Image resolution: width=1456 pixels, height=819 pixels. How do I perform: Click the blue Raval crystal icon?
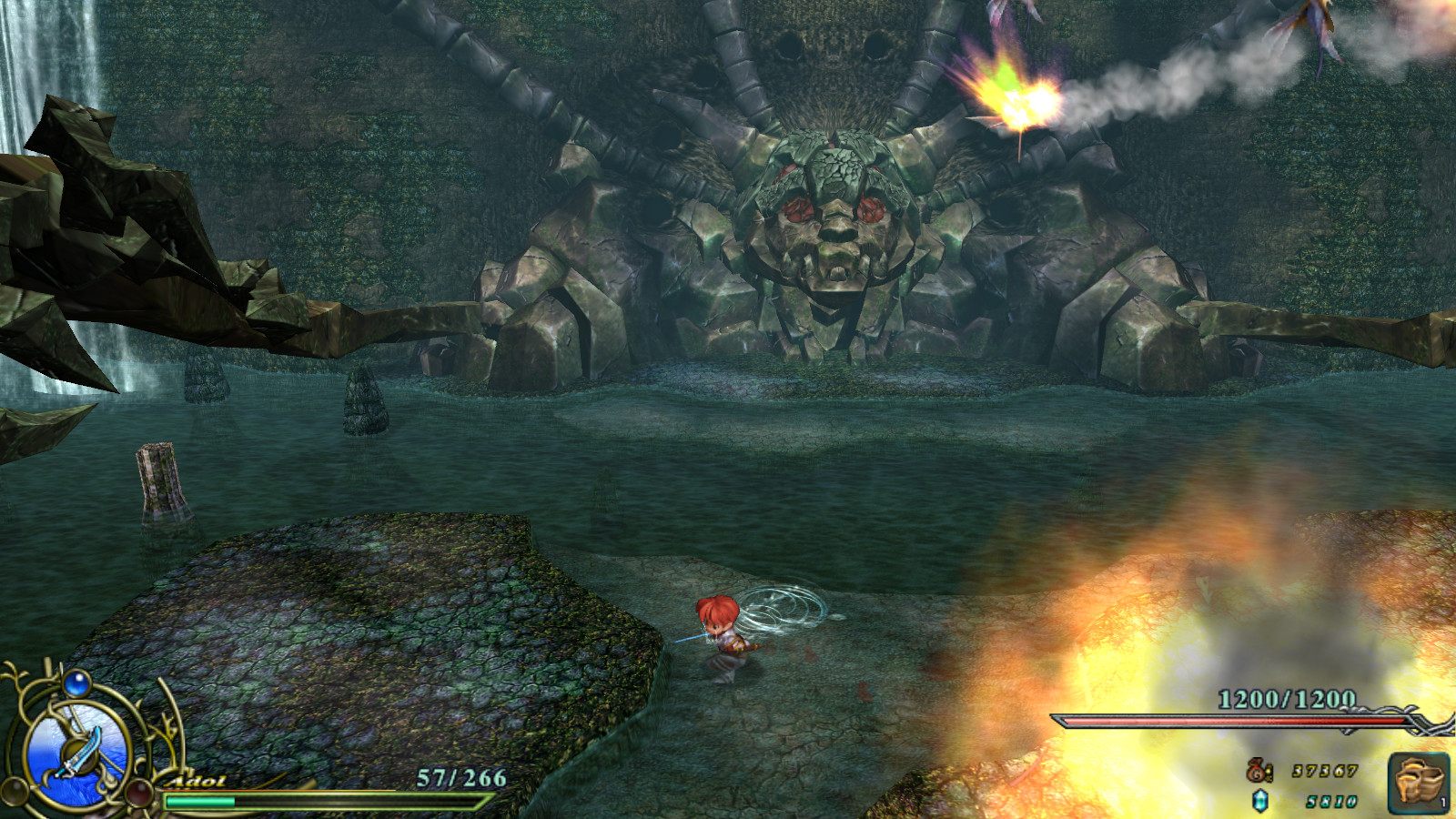[1259, 802]
